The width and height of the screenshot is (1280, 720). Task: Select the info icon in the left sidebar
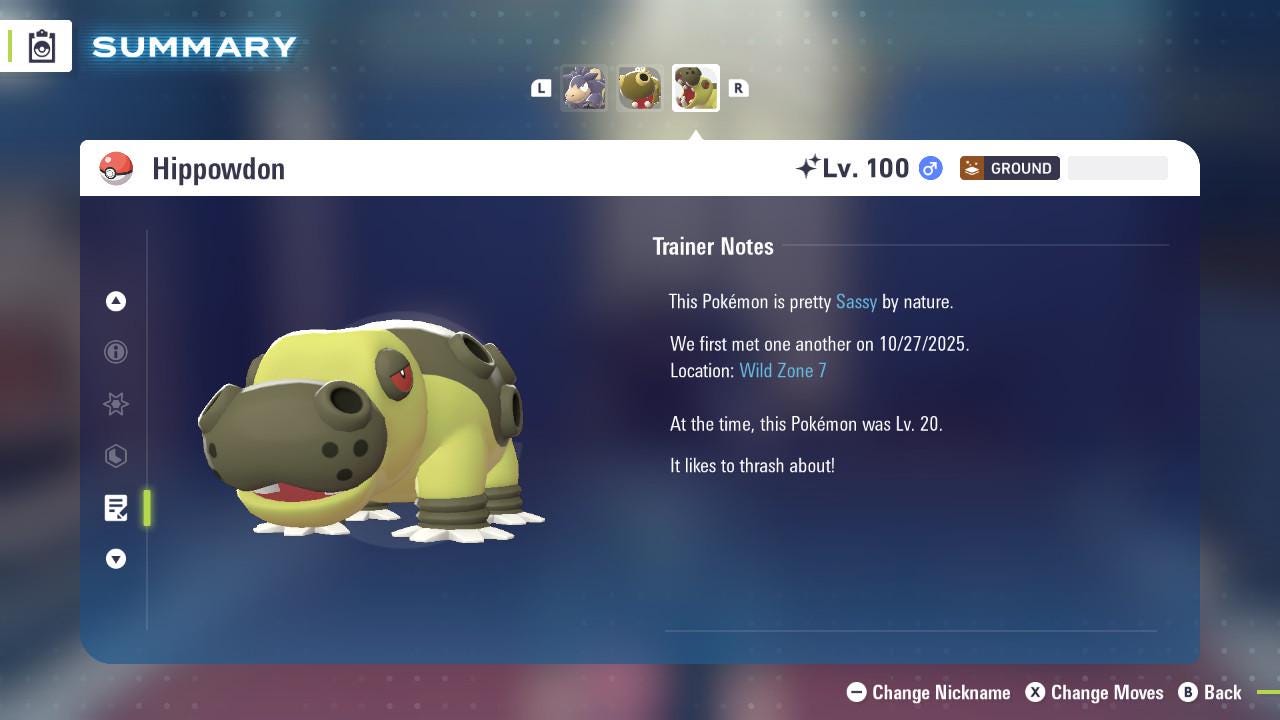[x=116, y=352]
